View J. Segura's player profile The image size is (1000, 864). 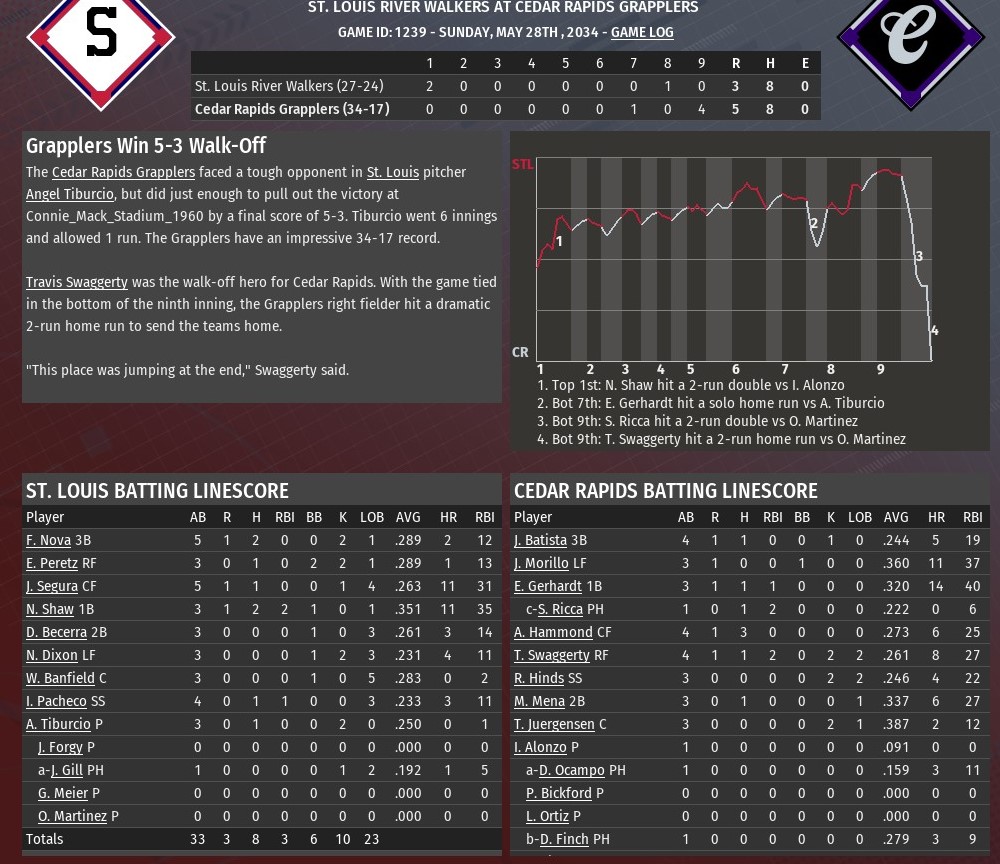(52, 586)
